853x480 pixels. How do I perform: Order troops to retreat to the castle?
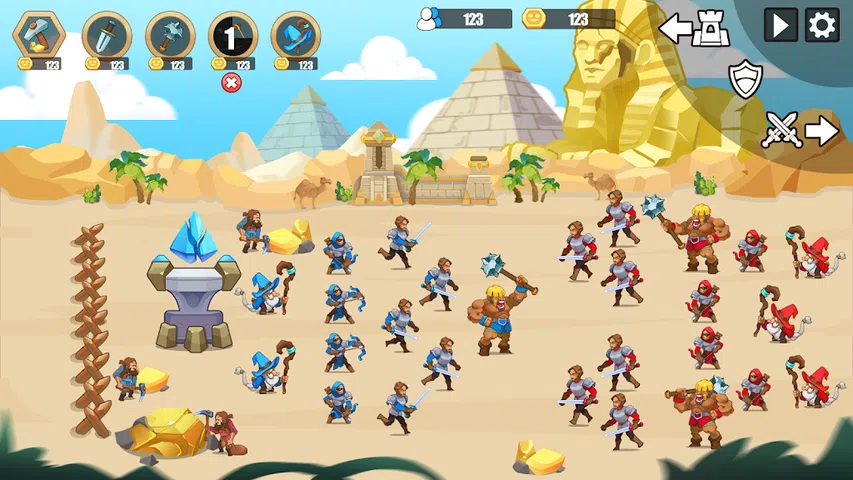(695, 28)
